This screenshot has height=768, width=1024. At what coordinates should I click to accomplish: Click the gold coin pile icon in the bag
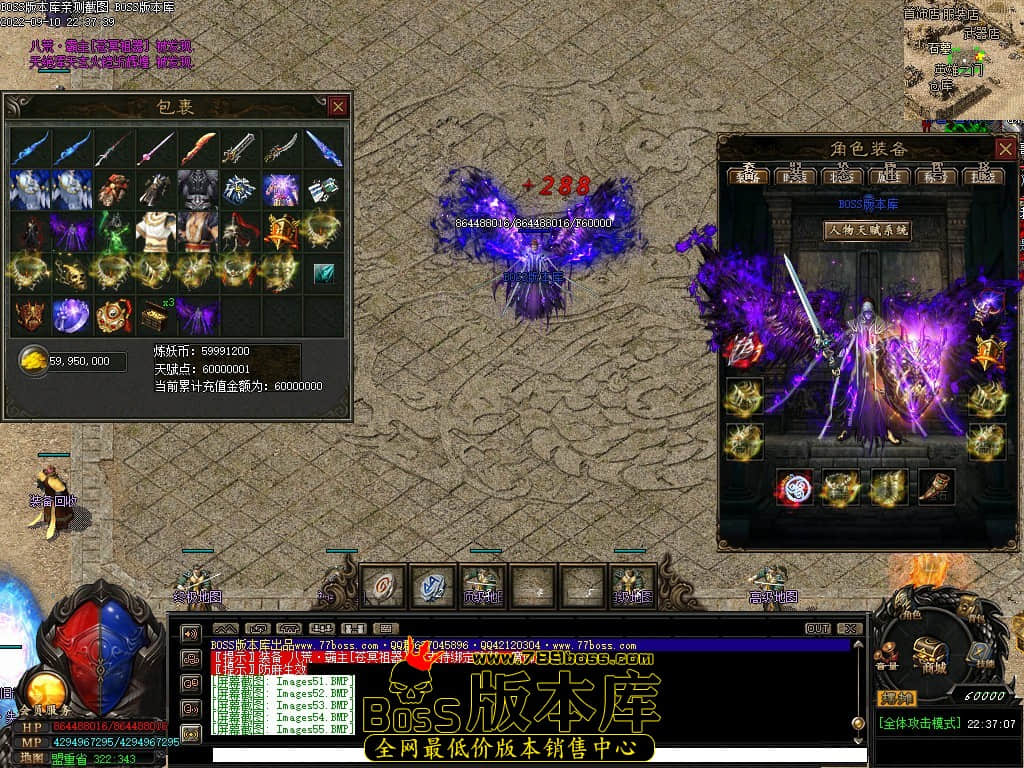(34, 361)
